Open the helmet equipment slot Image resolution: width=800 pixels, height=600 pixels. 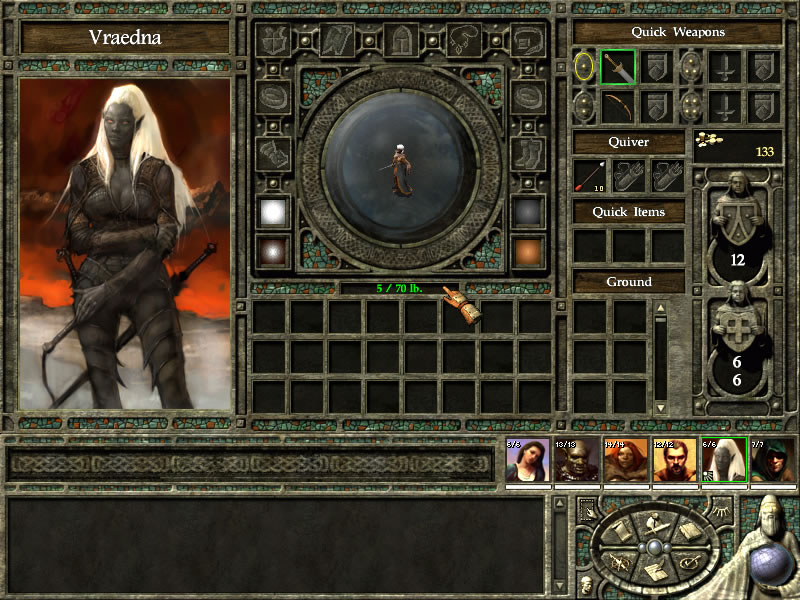401,41
